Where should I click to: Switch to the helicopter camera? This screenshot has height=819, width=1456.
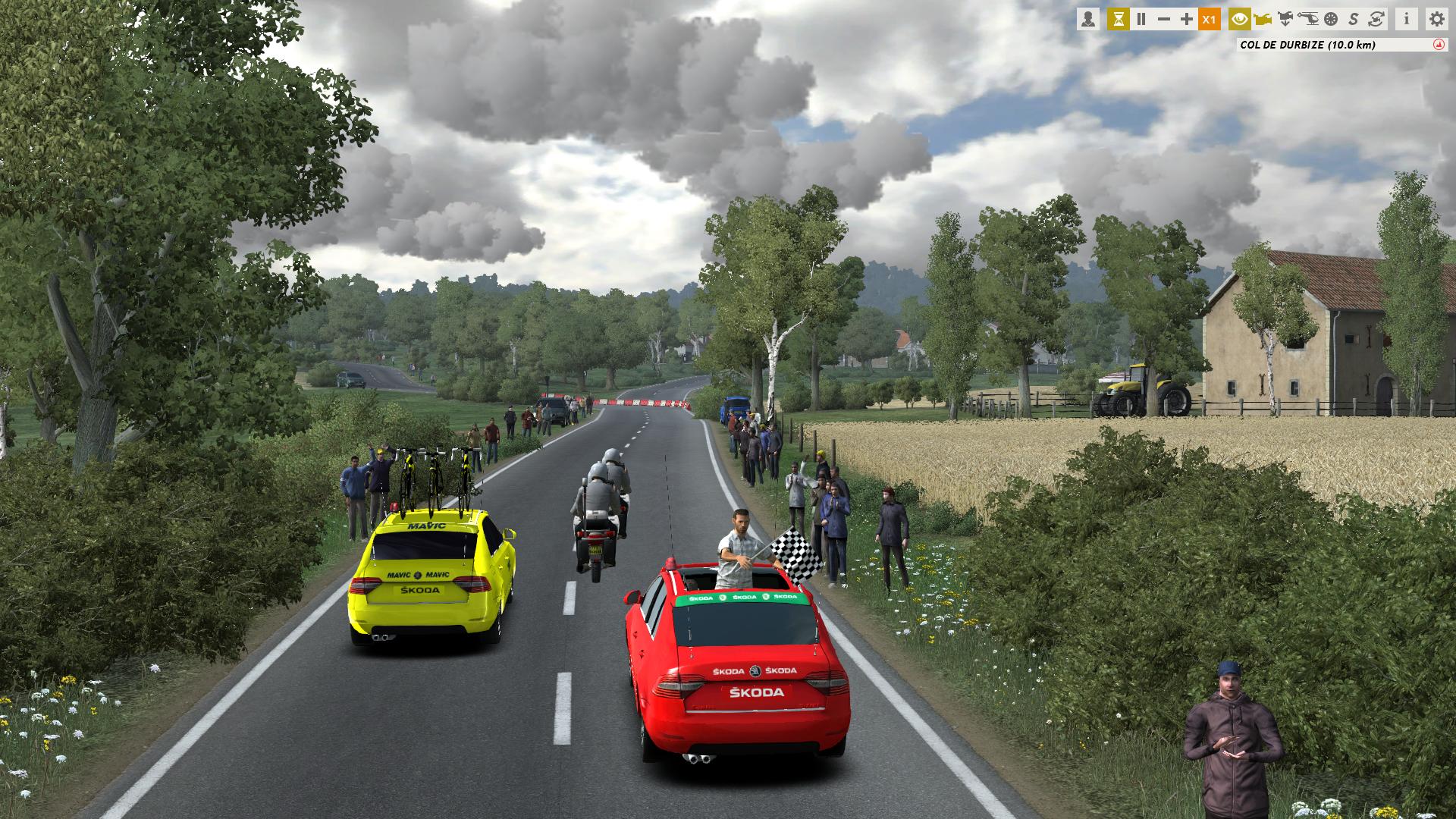[x=1308, y=20]
